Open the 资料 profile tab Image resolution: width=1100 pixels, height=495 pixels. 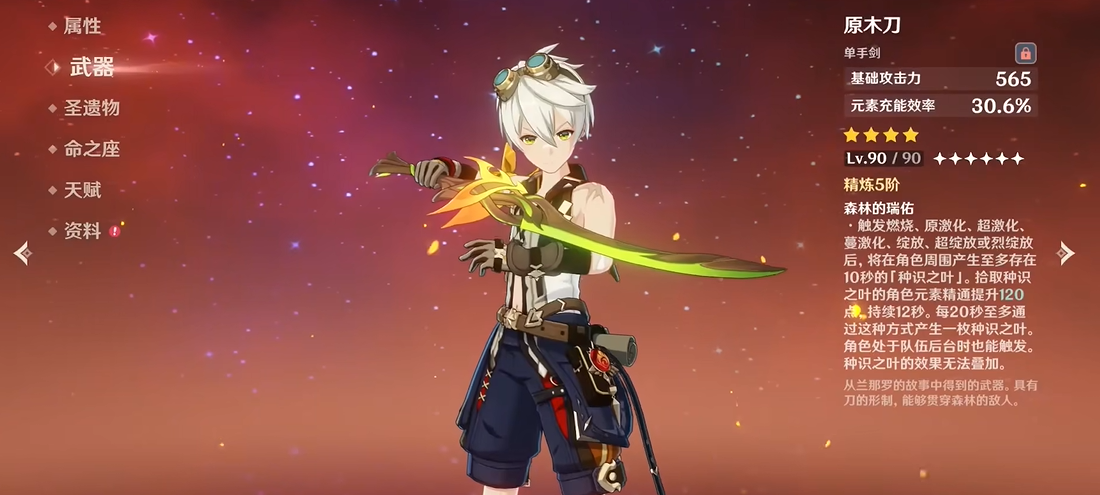pyautogui.click(x=82, y=231)
